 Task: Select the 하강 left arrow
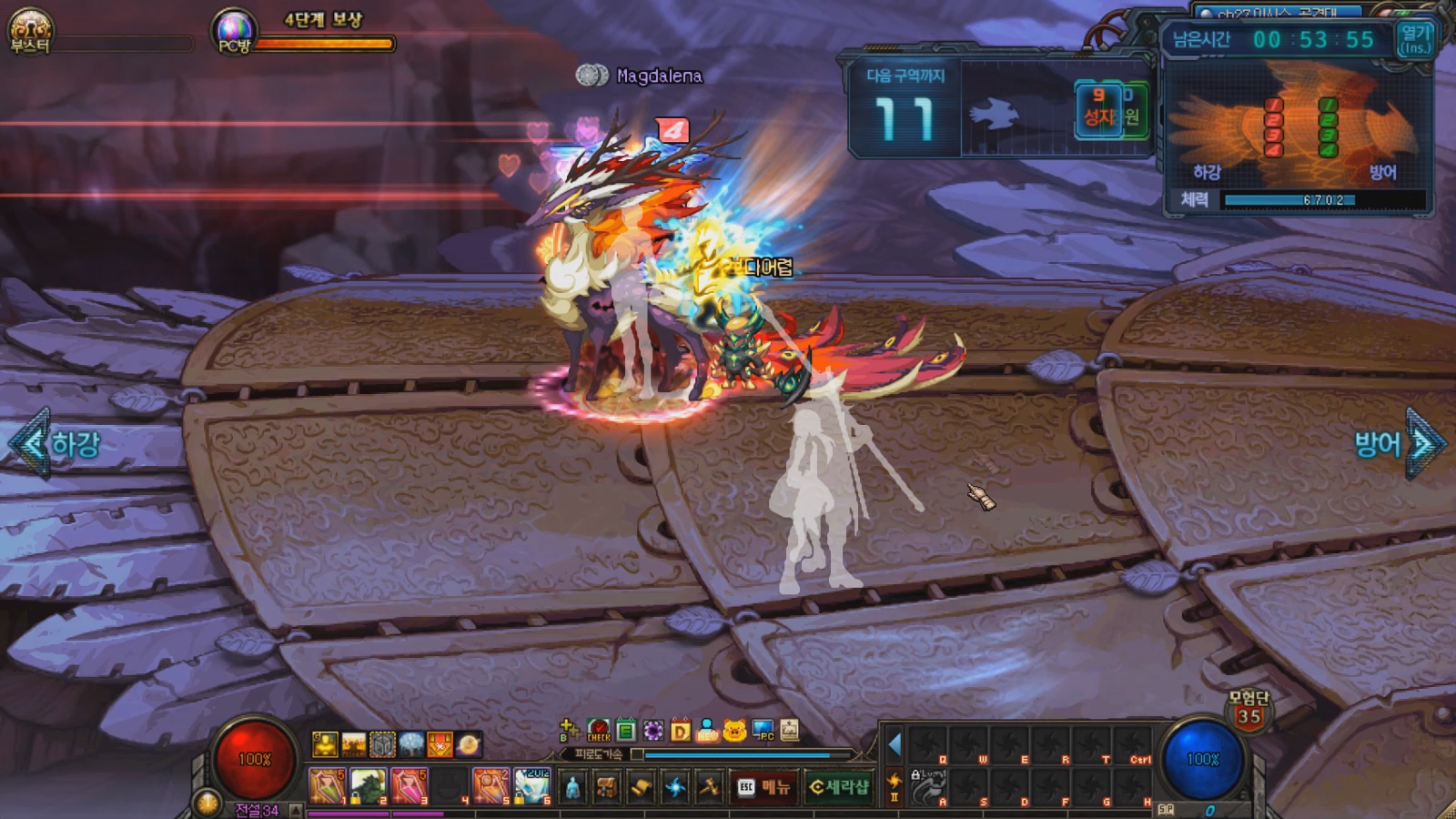pyautogui.click(x=31, y=443)
